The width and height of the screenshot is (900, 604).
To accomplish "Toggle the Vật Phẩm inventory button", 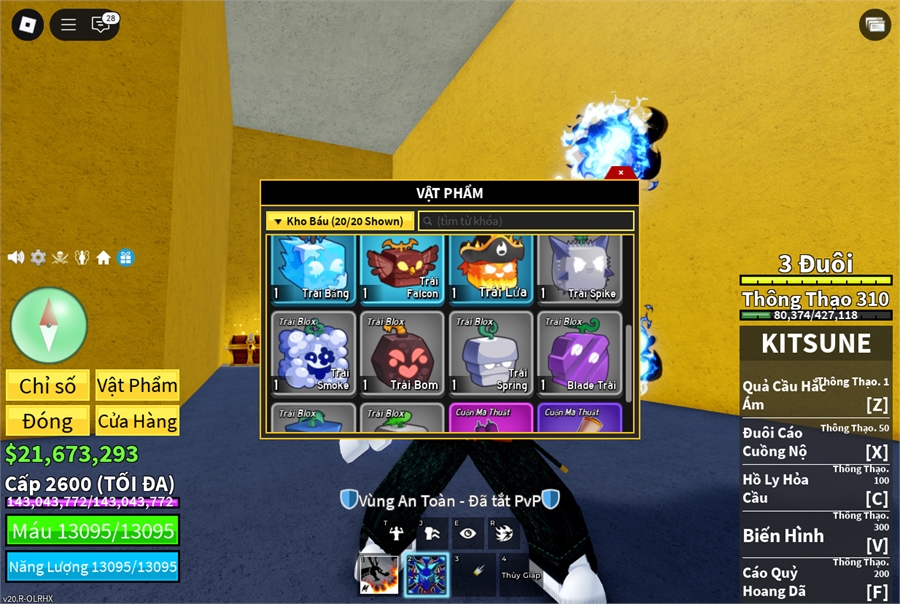I will tap(137, 385).
